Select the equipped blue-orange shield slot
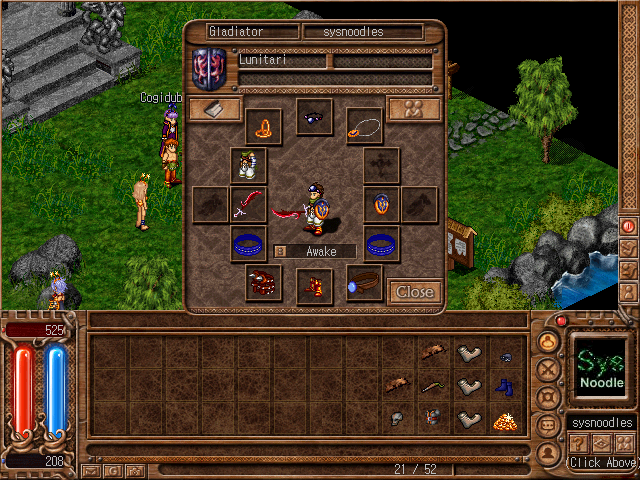 click(381, 204)
